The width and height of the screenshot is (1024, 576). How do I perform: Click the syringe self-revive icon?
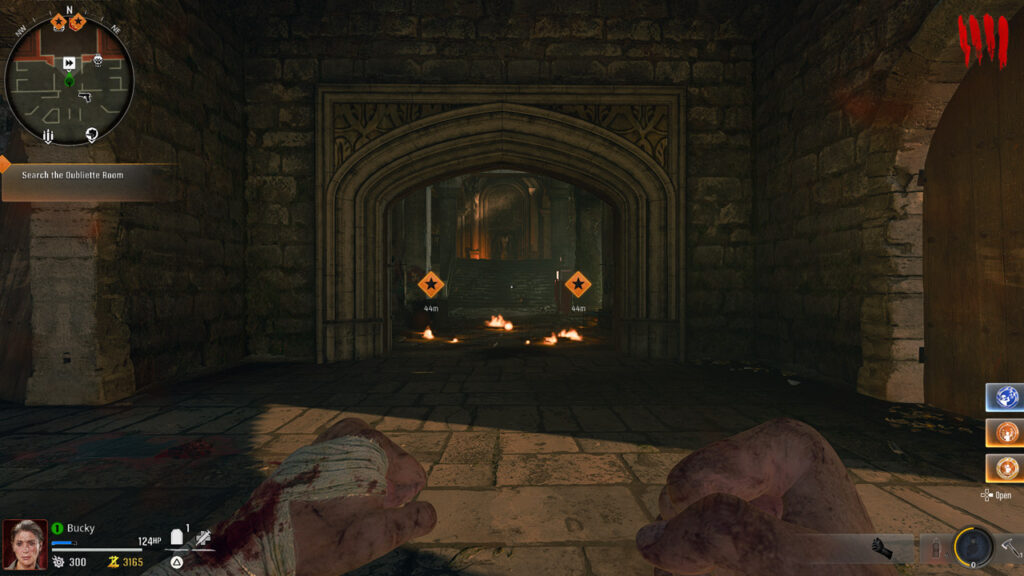click(203, 538)
